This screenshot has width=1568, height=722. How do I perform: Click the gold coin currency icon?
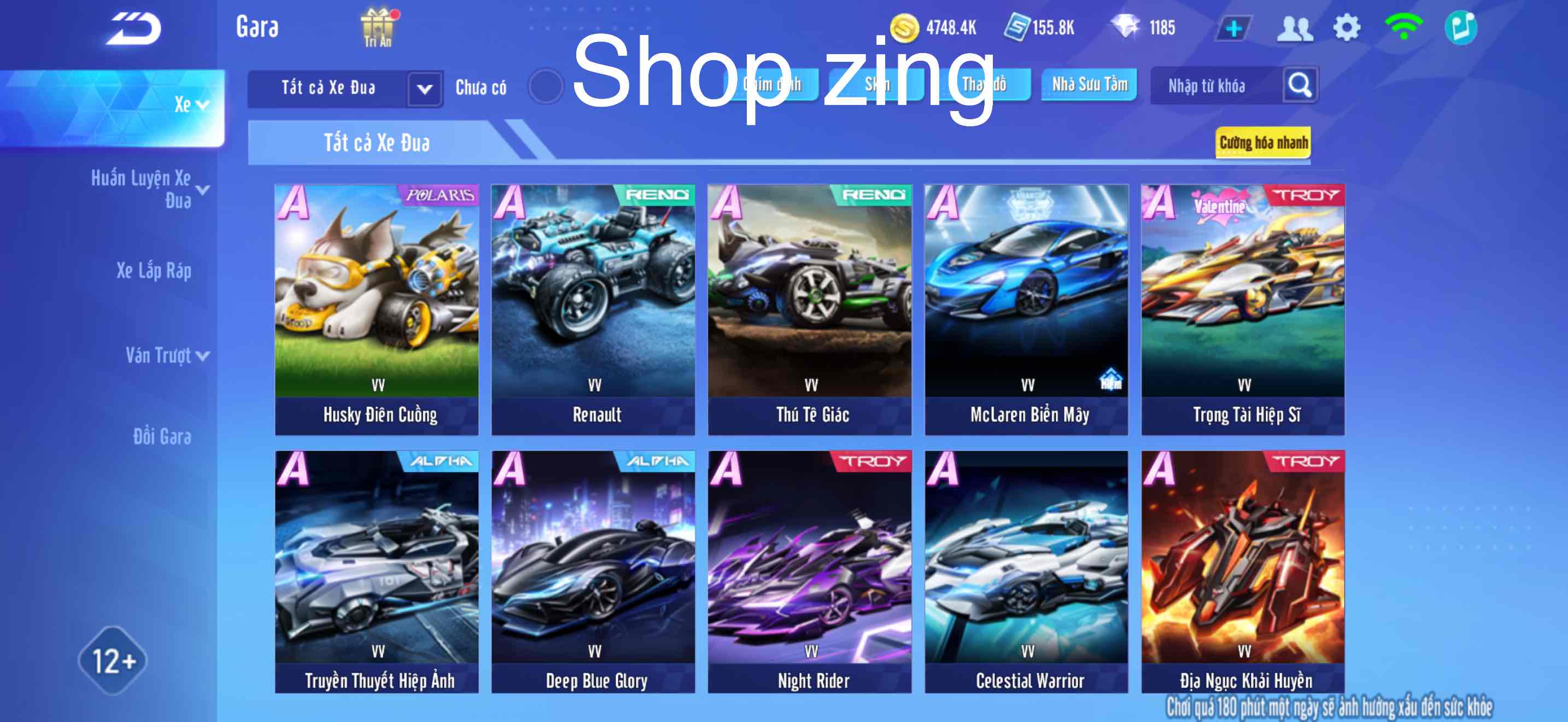(x=905, y=26)
